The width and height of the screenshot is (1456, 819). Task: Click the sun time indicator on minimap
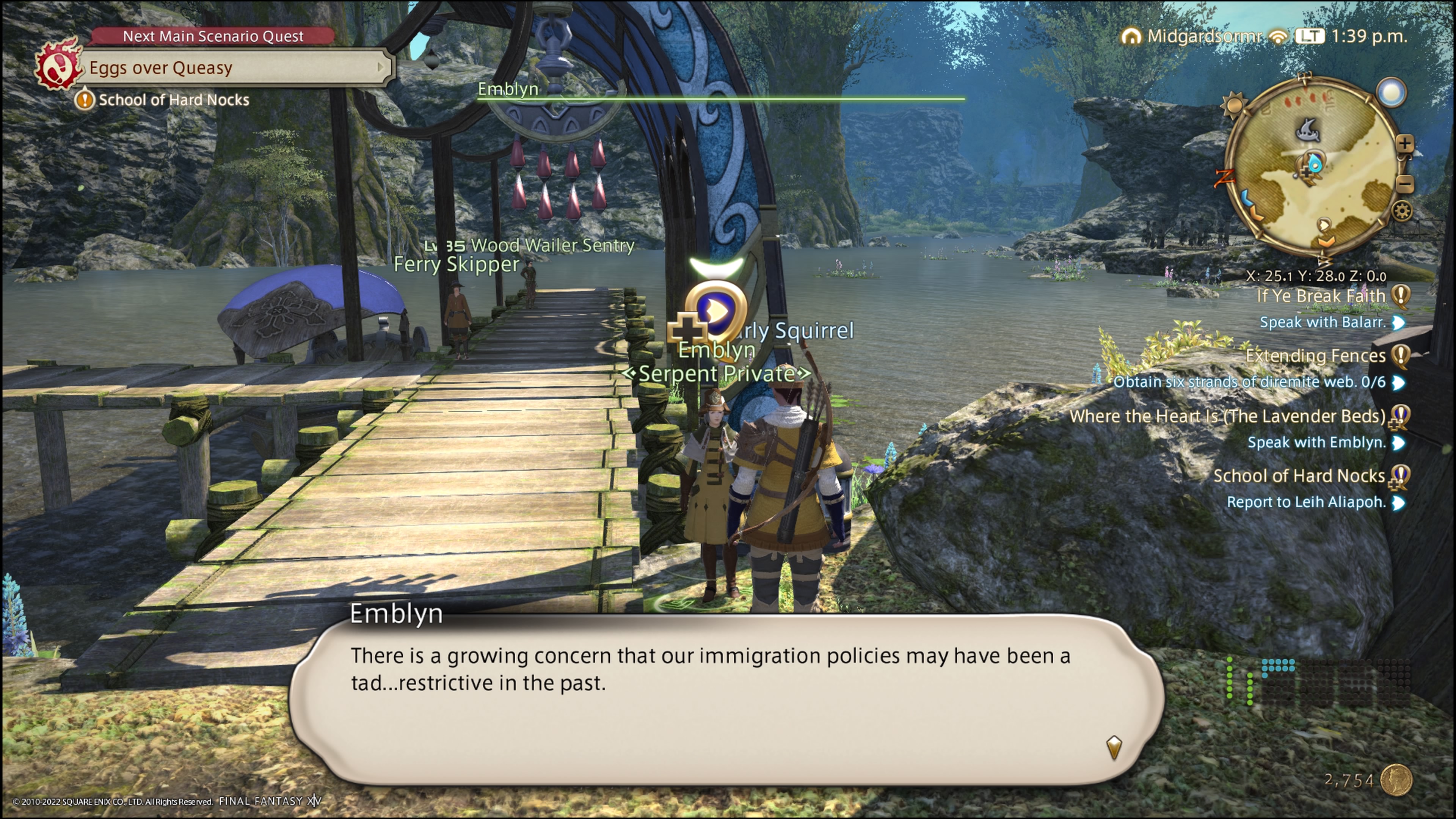click(x=1233, y=105)
